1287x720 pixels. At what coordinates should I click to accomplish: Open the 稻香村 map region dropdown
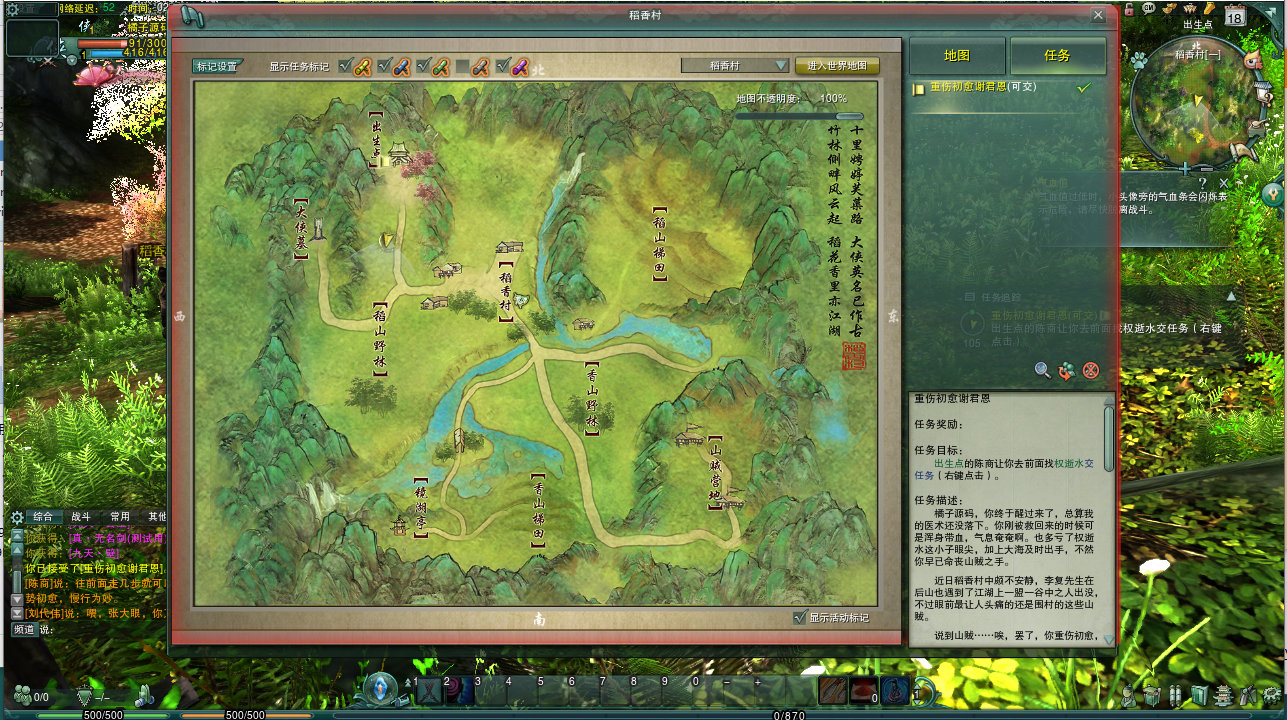click(x=737, y=64)
